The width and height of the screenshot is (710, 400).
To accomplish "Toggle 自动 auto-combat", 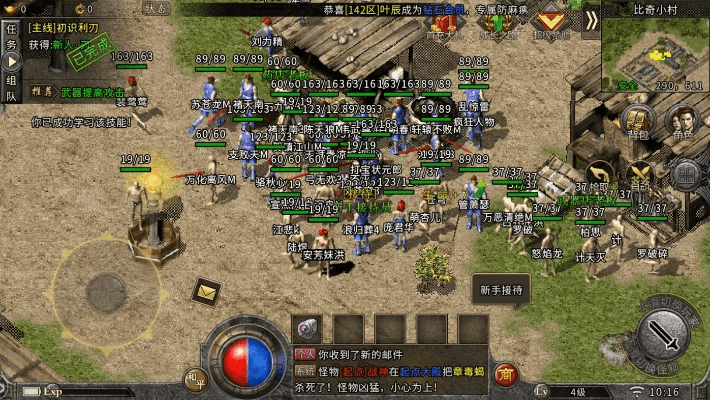I will click(640, 175).
